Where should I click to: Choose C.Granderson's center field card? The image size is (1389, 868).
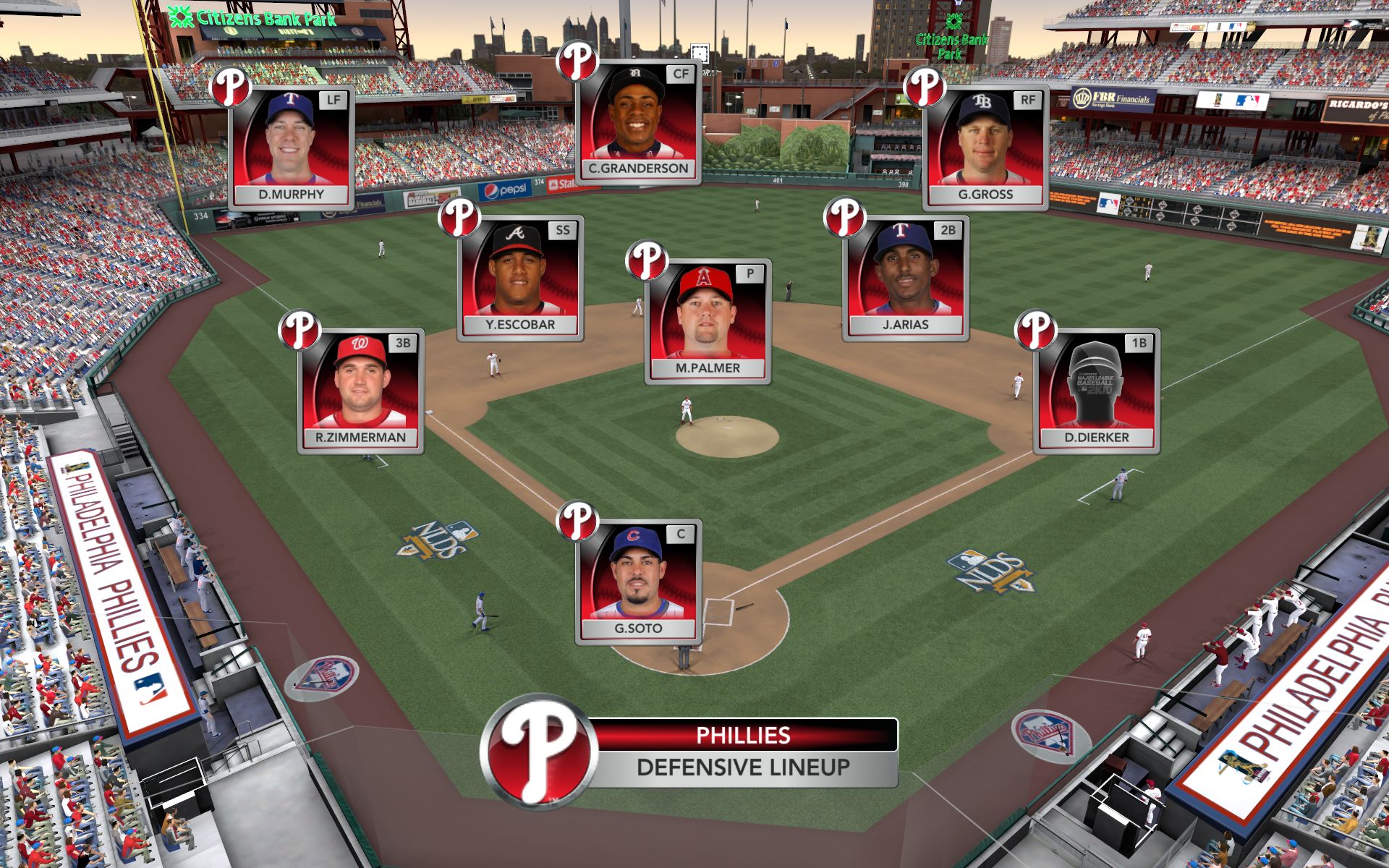(x=639, y=122)
